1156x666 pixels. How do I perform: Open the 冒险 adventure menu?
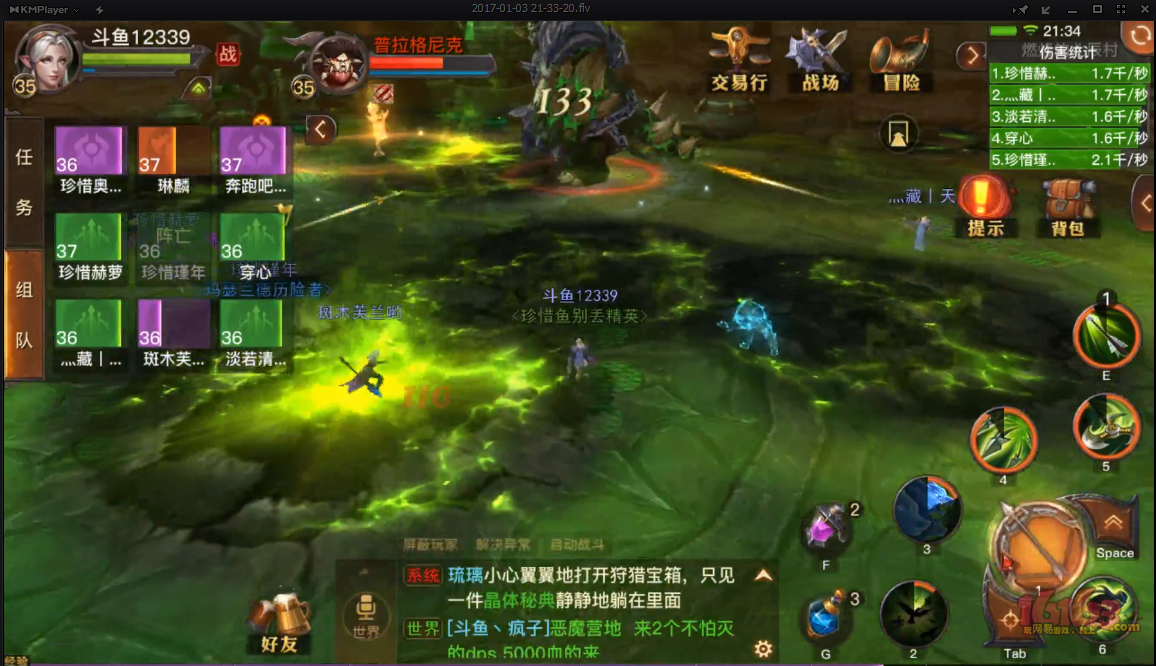[900, 60]
